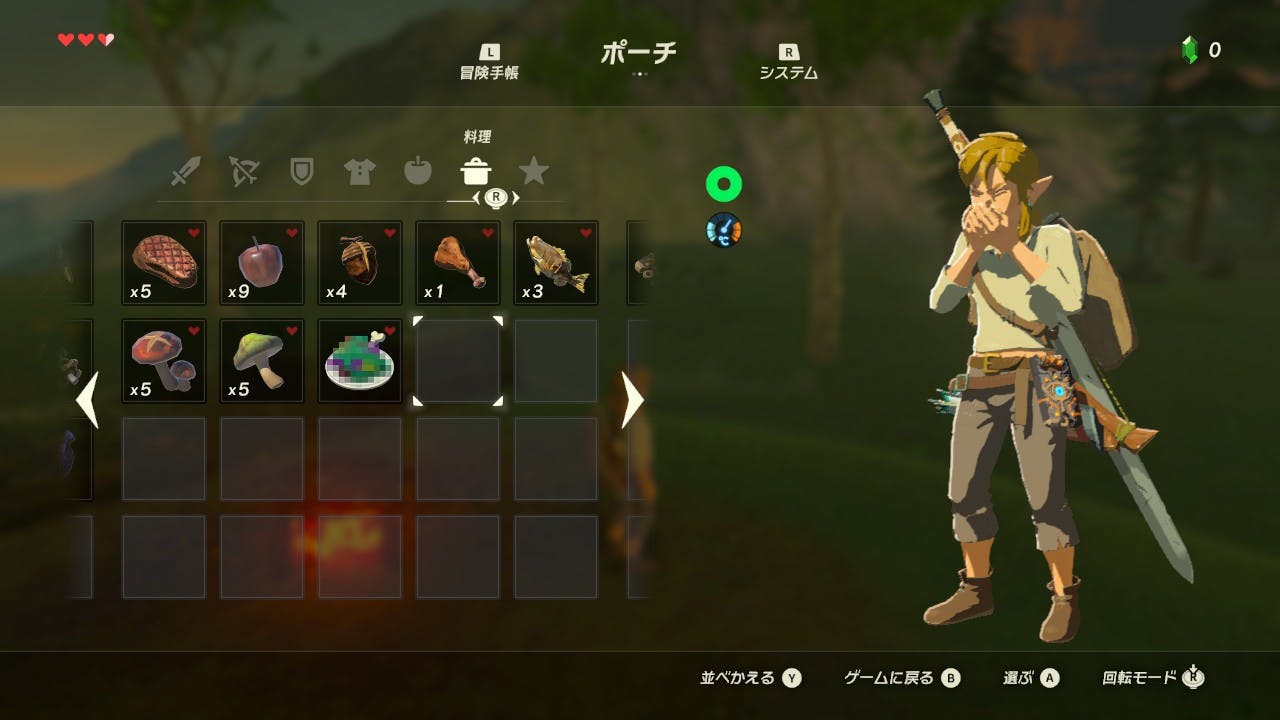Open the star key items tab
Screen dimensions: 1280x720
pos(534,172)
